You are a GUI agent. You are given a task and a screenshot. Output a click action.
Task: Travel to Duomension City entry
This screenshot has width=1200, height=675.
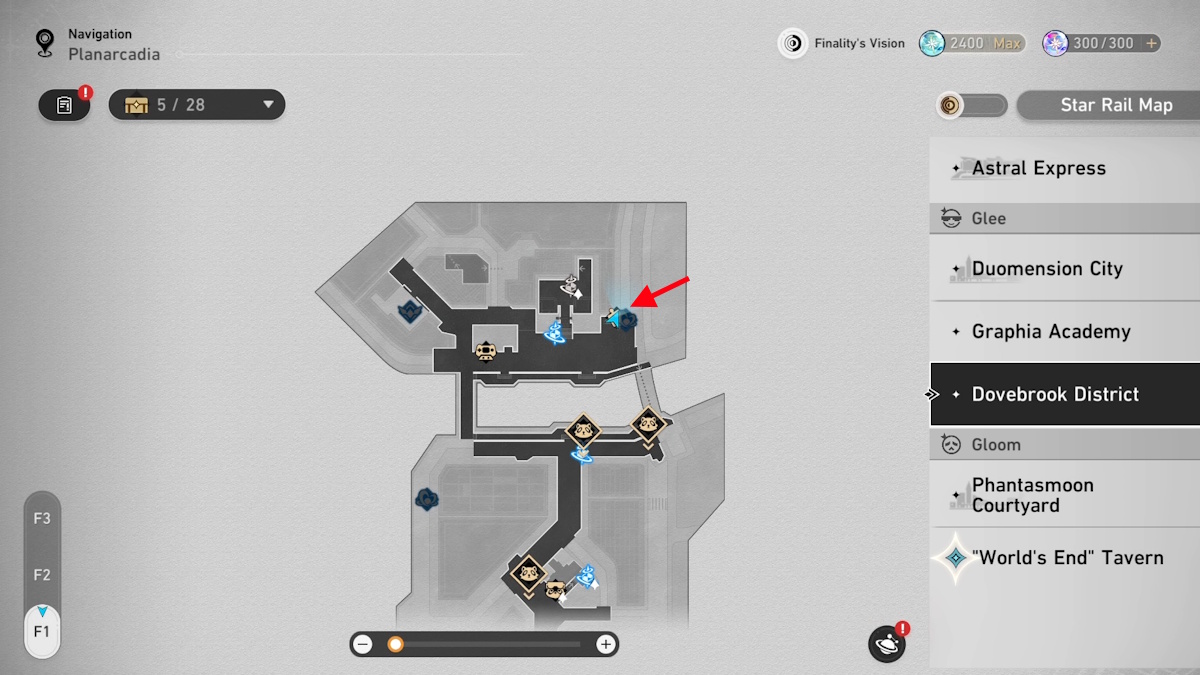1064,269
